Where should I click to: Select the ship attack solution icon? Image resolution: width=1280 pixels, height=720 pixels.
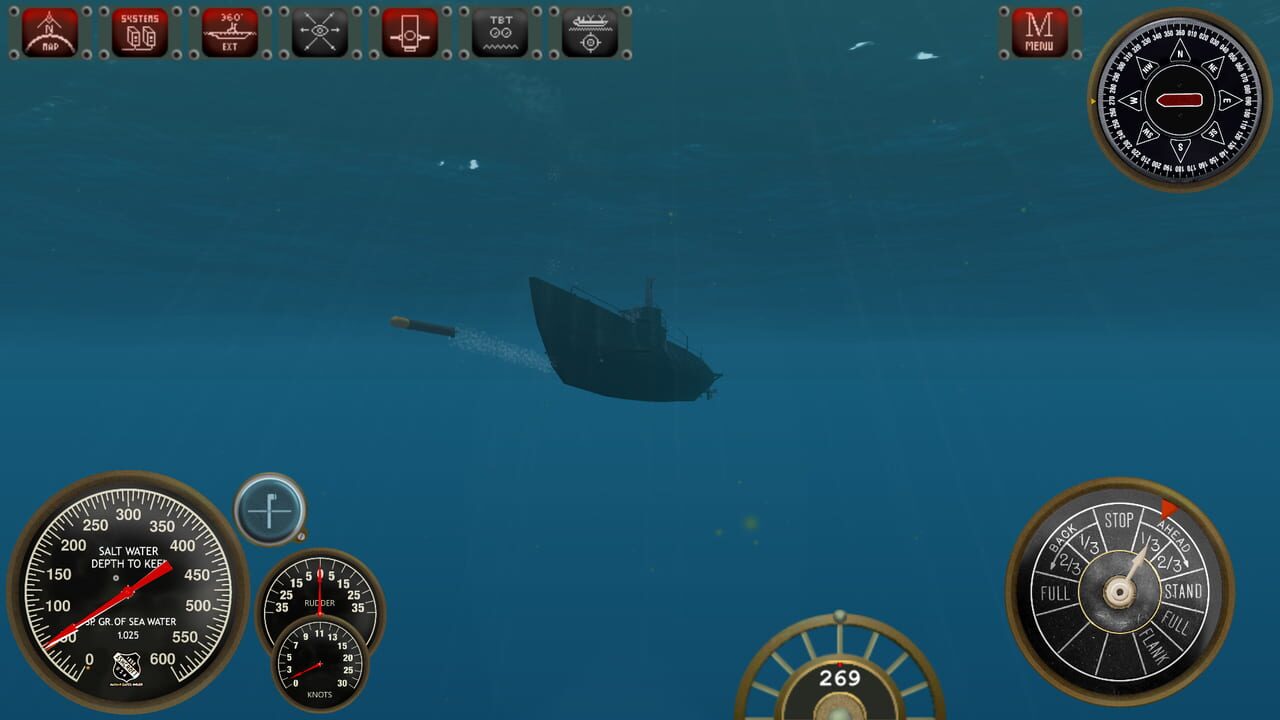pos(589,31)
